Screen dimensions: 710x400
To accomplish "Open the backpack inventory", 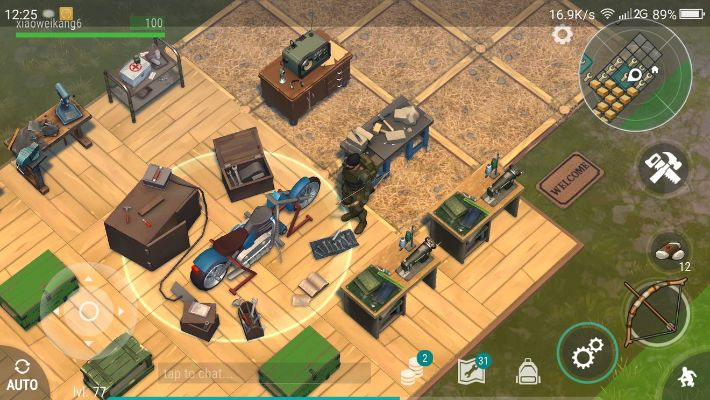I will point(528,373).
